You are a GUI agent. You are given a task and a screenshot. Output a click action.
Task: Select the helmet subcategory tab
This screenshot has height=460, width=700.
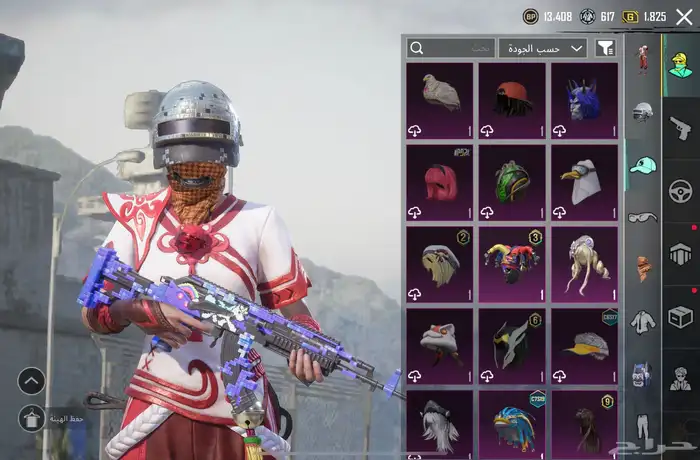click(642, 112)
